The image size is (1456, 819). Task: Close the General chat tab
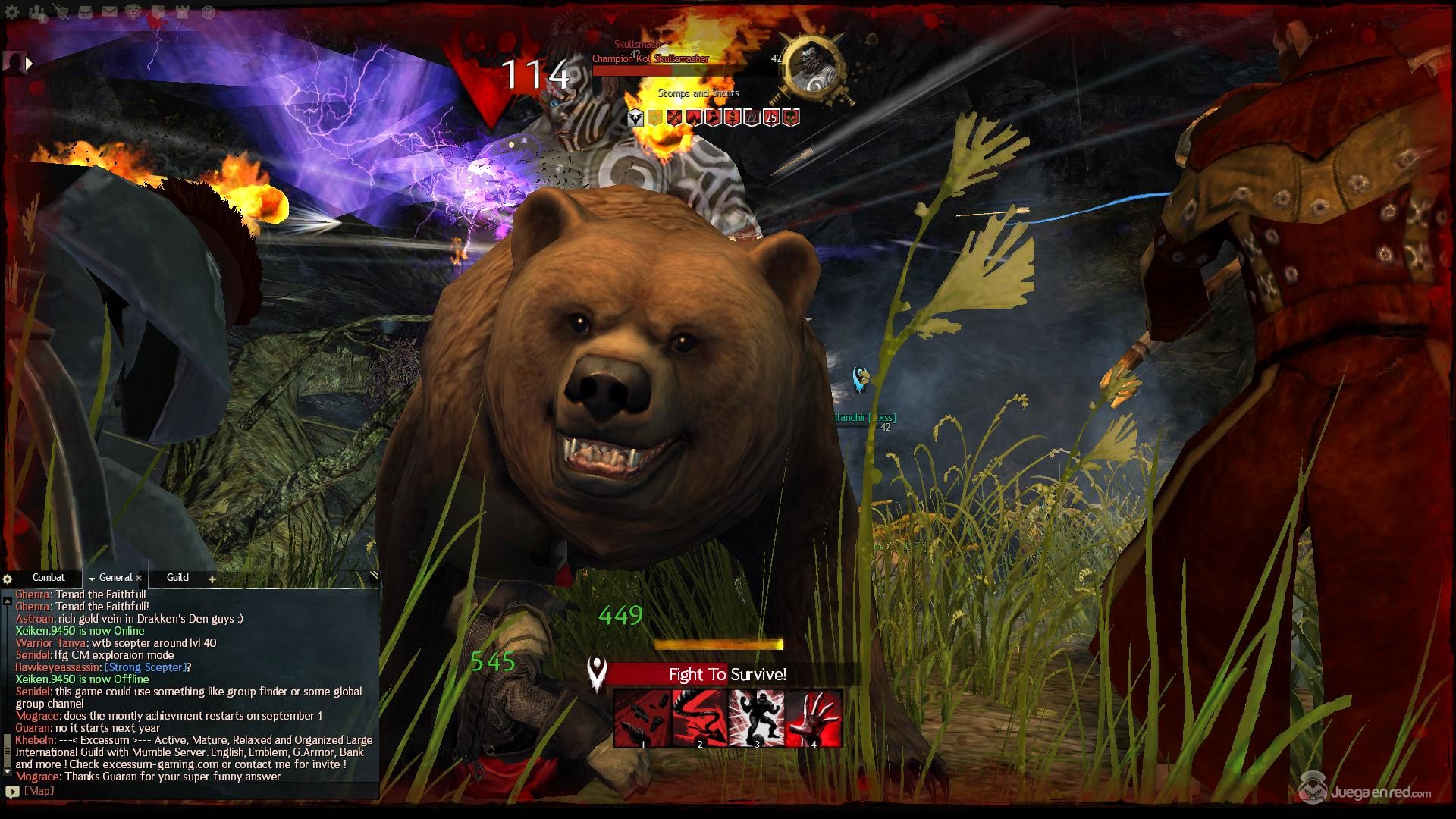(x=139, y=578)
